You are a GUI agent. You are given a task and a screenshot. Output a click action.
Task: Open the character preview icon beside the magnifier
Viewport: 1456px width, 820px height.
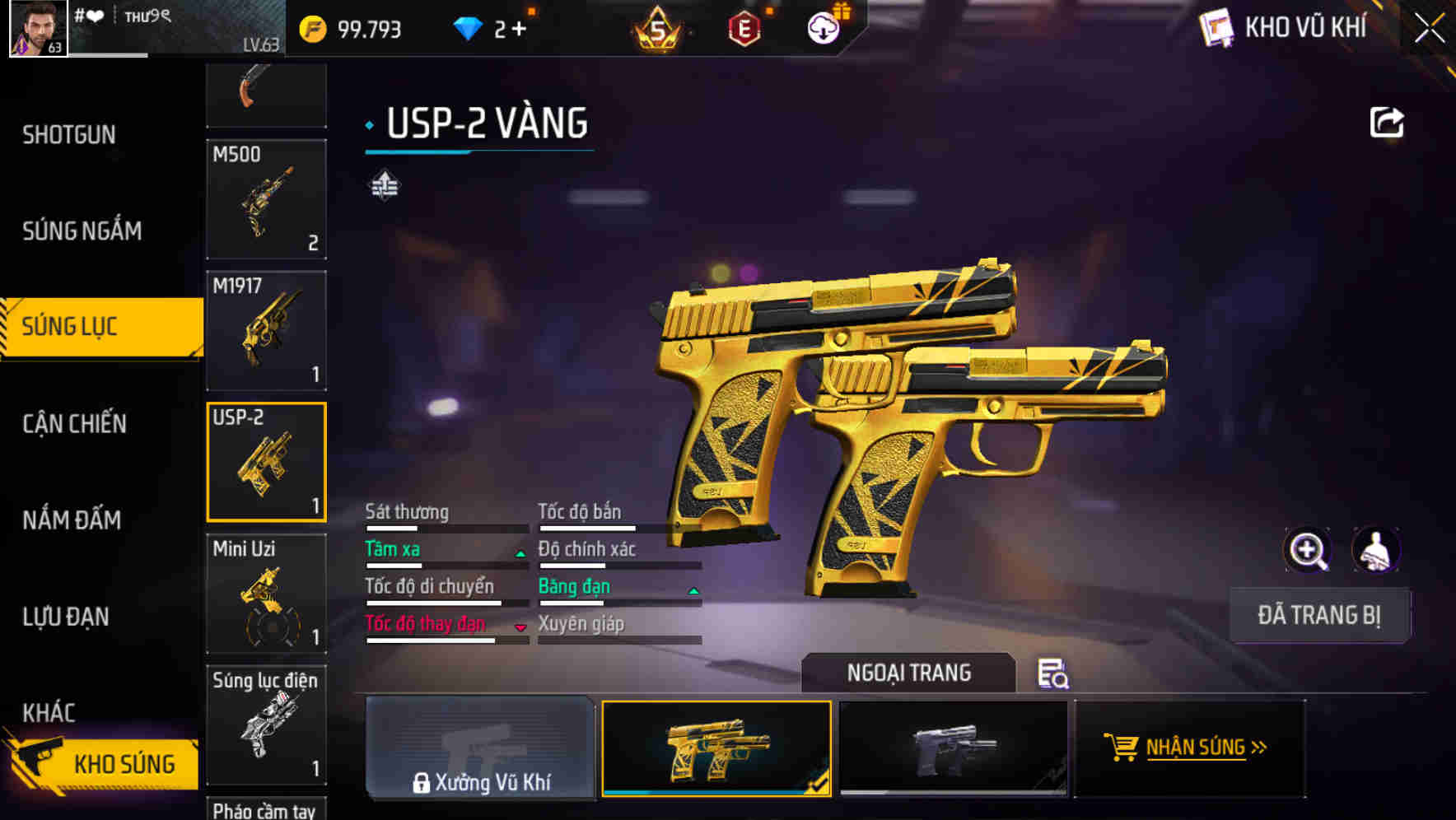tap(1374, 550)
